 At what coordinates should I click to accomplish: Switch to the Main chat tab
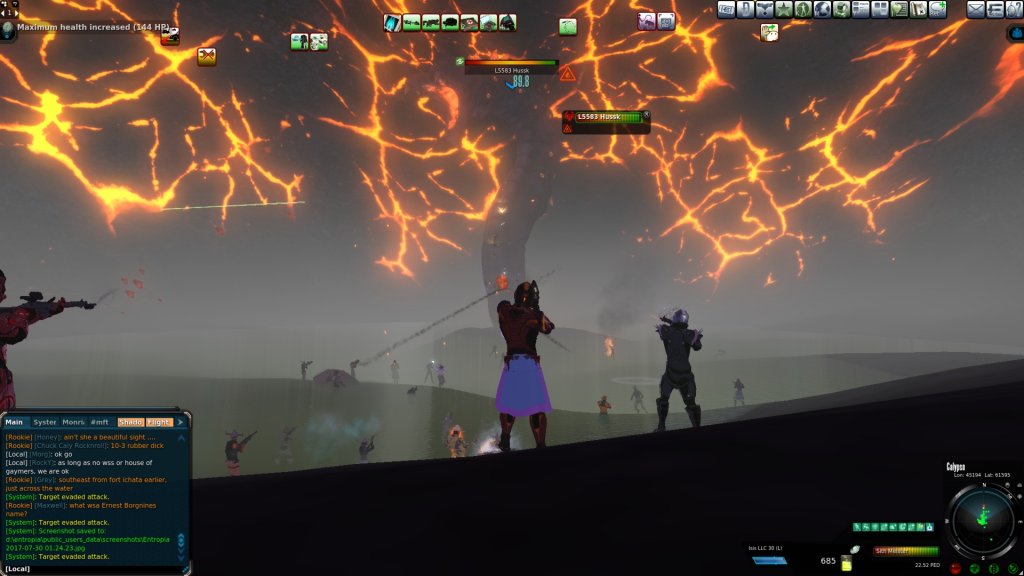pos(14,422)
